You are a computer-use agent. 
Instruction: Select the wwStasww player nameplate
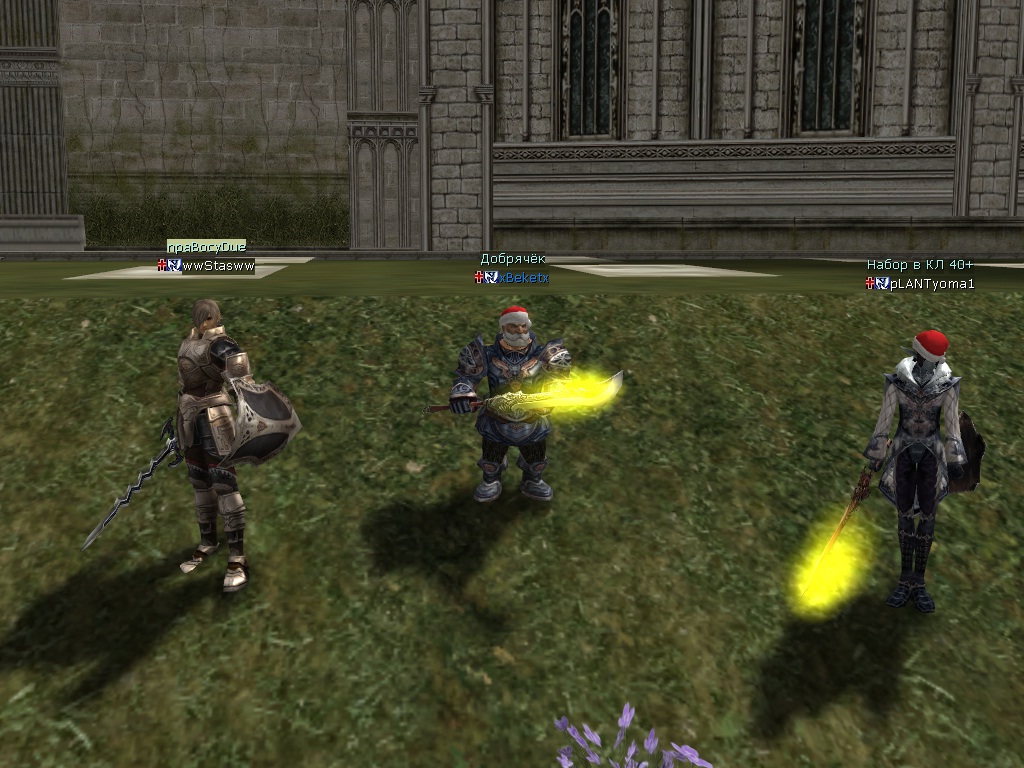click(x=217, y=266)
